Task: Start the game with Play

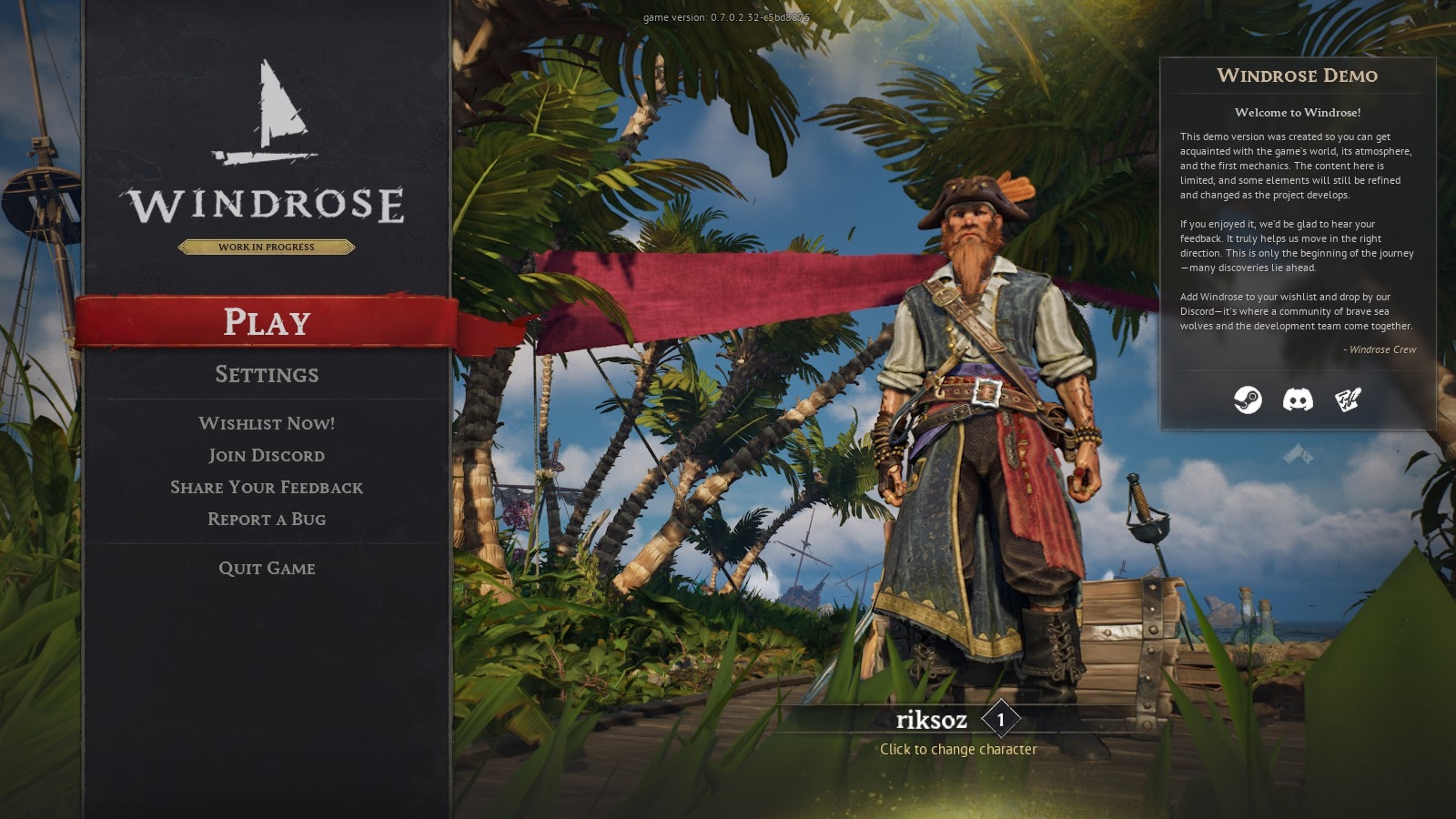Action: pyautogui.click(x=267, y=322)
